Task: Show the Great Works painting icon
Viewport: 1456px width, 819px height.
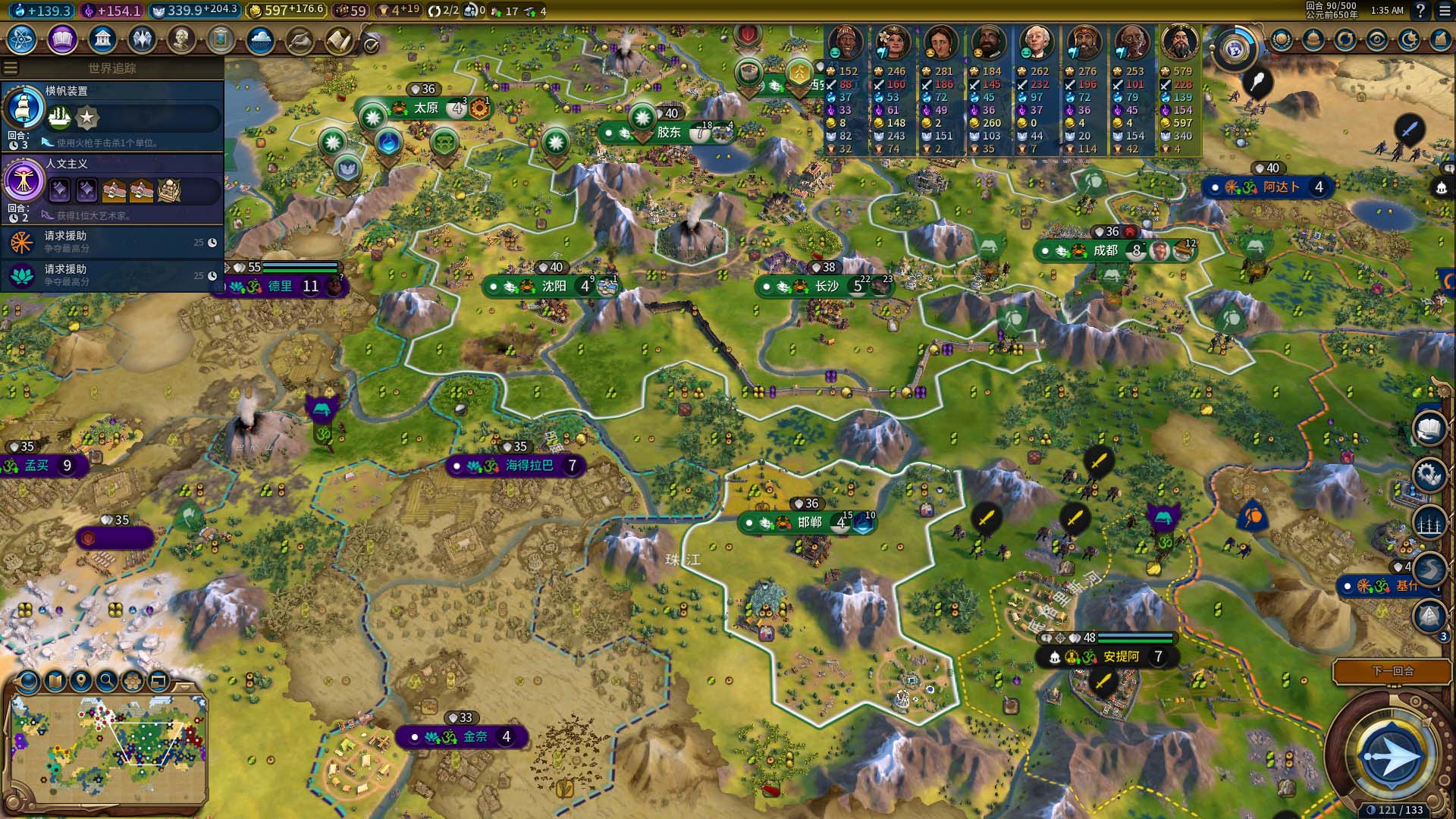Action: [x=221, y=39]
